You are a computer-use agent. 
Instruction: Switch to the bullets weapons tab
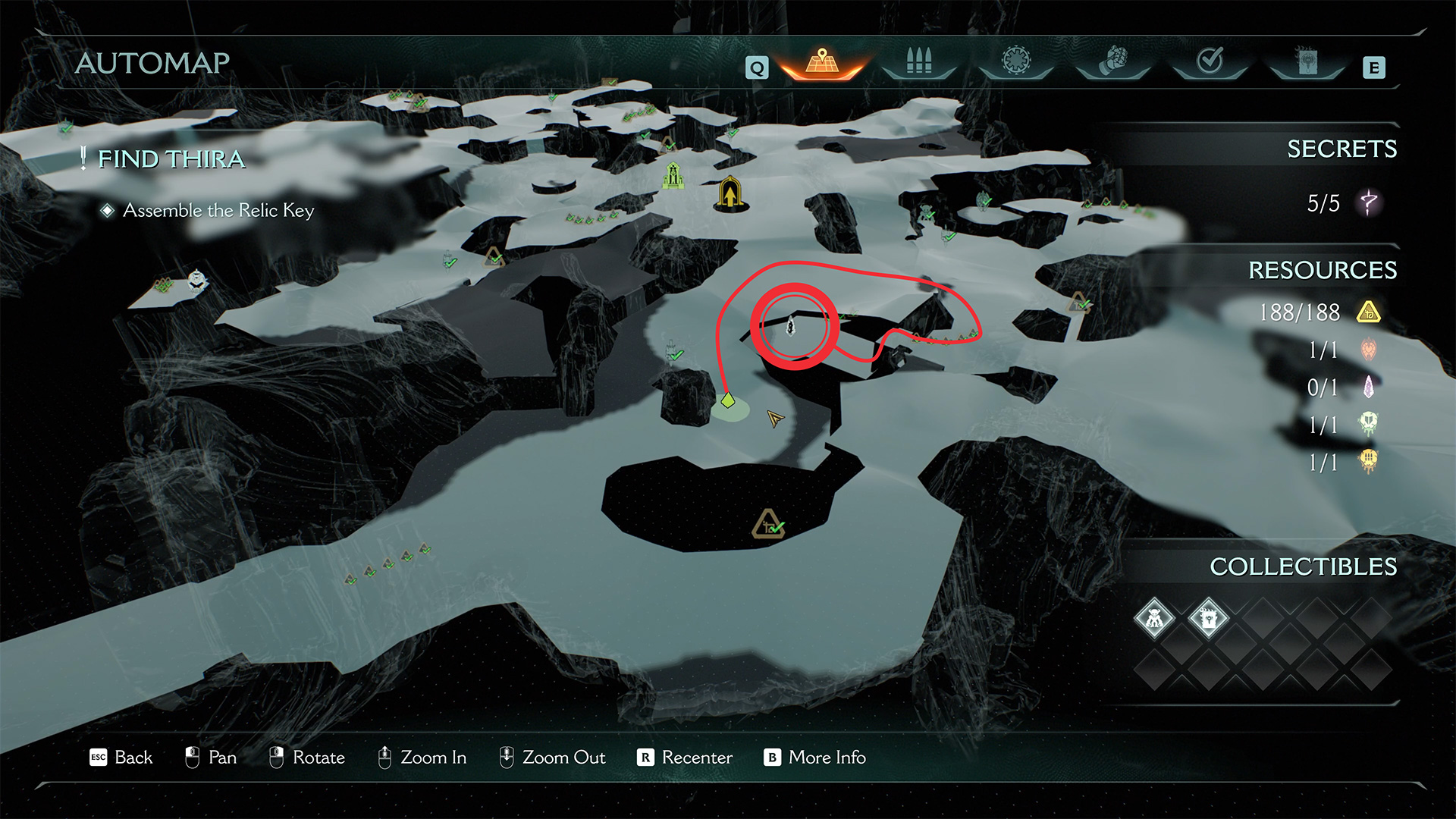click(918, 61)
